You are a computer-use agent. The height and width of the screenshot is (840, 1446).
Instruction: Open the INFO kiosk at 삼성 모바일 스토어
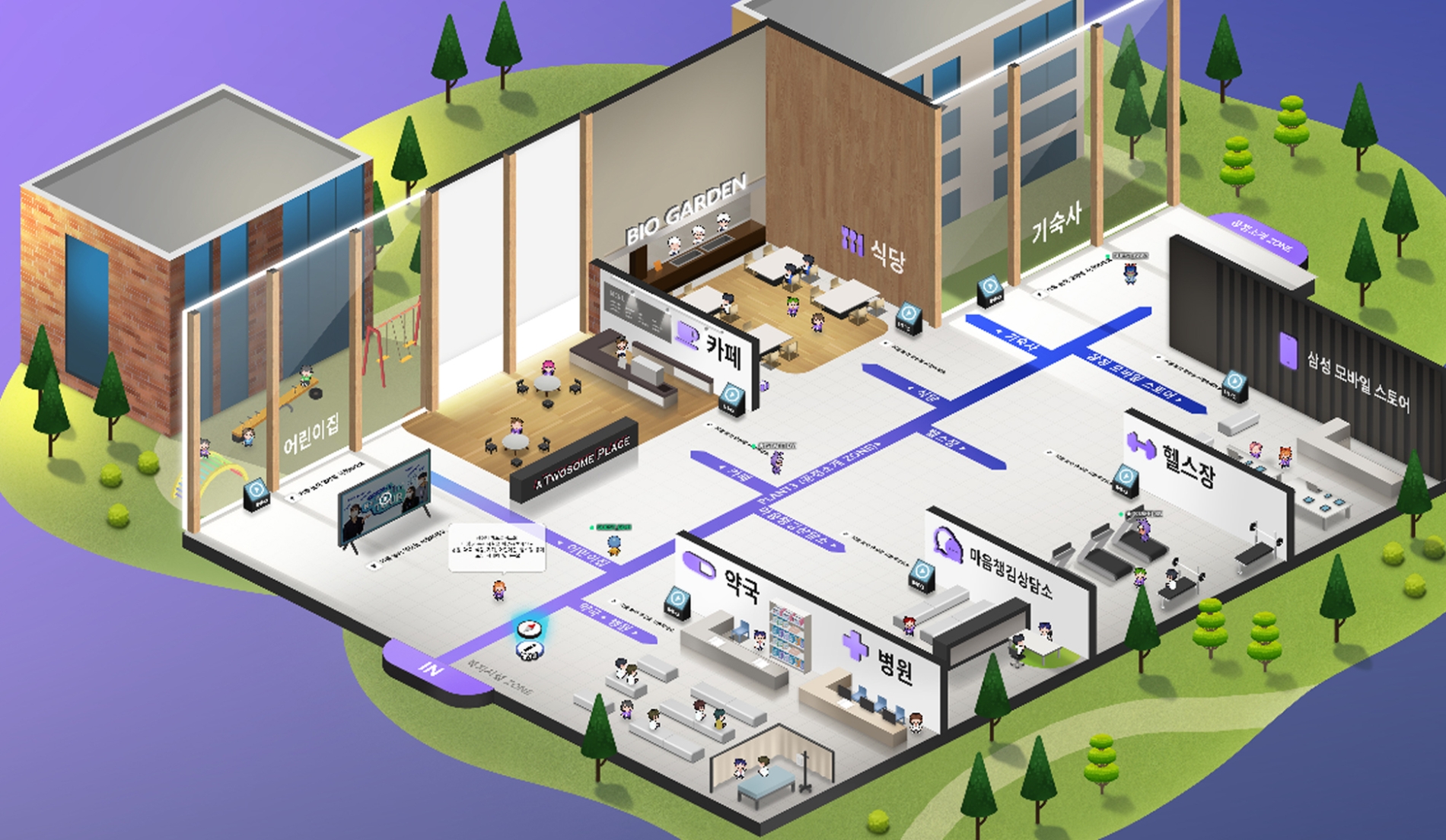(1234, 385)
